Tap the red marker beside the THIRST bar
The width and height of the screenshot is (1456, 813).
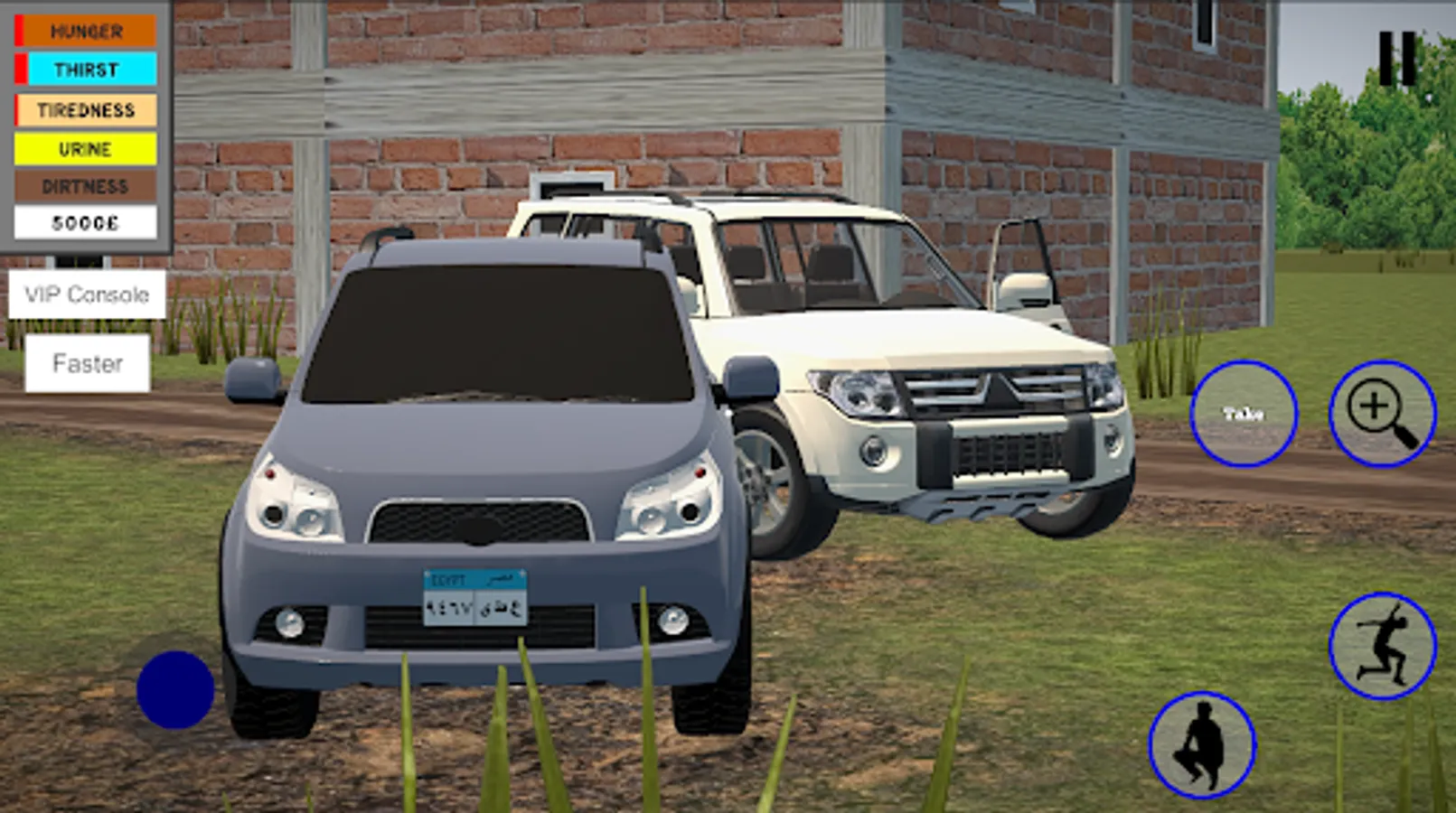(19, 70)
